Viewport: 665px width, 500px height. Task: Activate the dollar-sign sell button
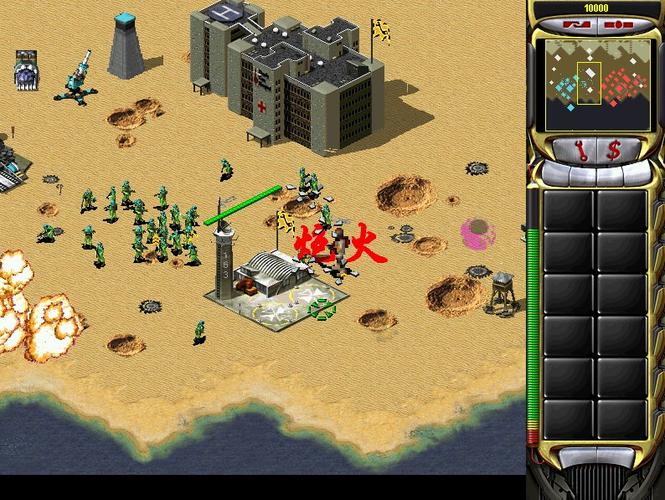pos(614,150)
